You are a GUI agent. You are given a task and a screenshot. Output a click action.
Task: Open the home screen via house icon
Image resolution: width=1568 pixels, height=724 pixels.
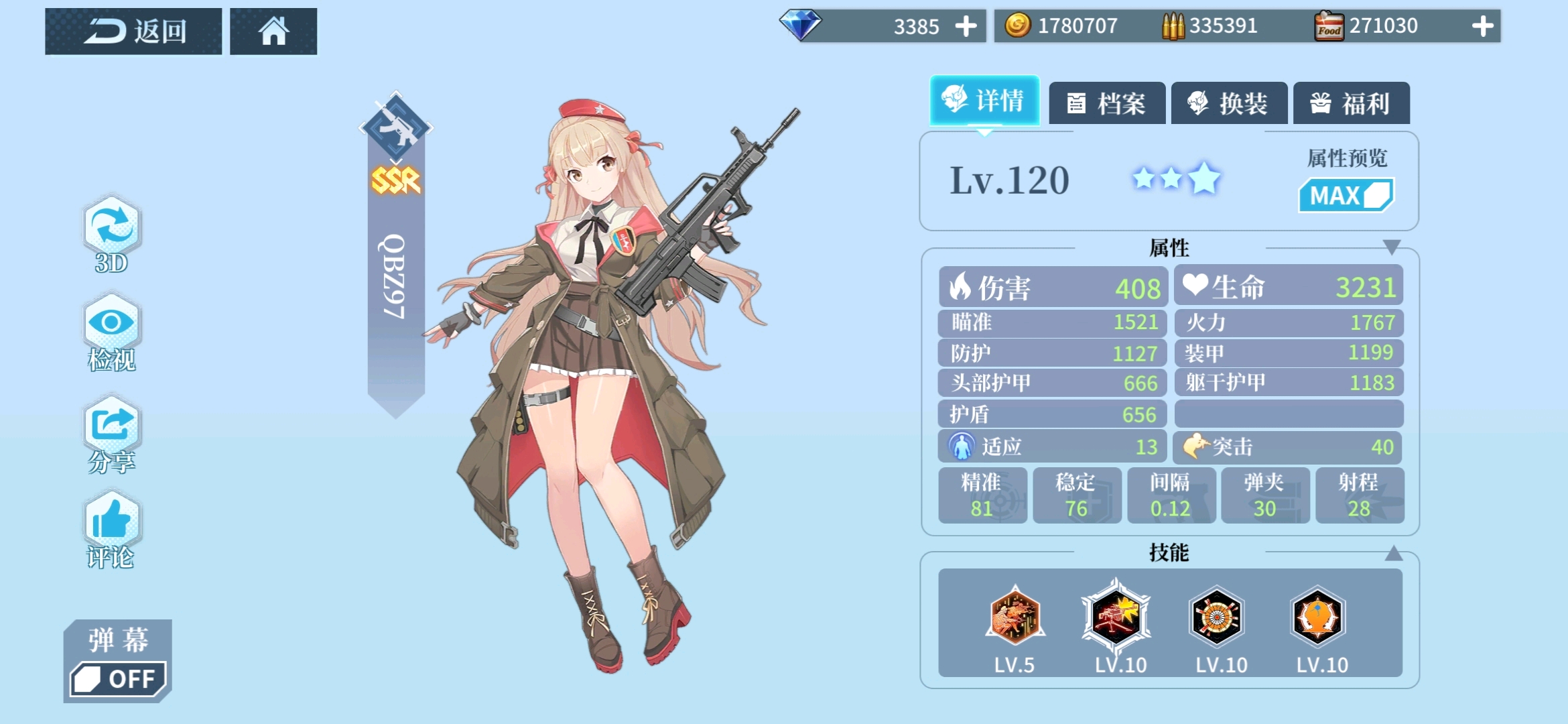tap(273, 31)
